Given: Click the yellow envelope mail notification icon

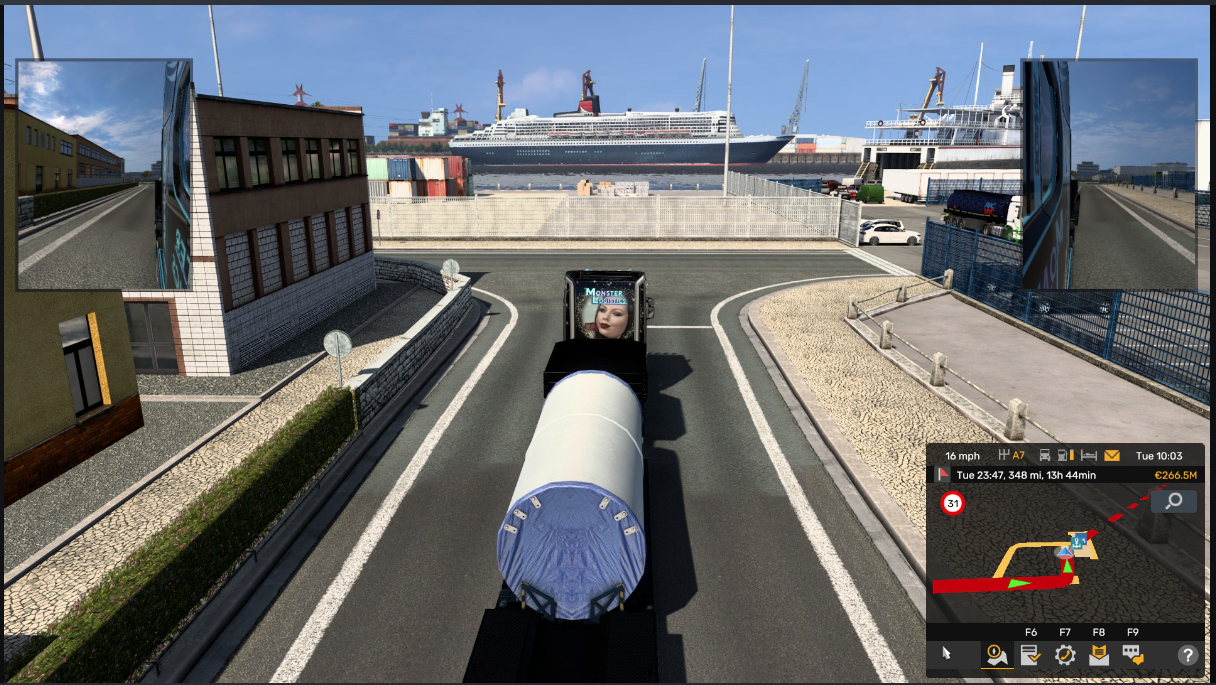Looking at the screenshot, I should (1112, 456).
